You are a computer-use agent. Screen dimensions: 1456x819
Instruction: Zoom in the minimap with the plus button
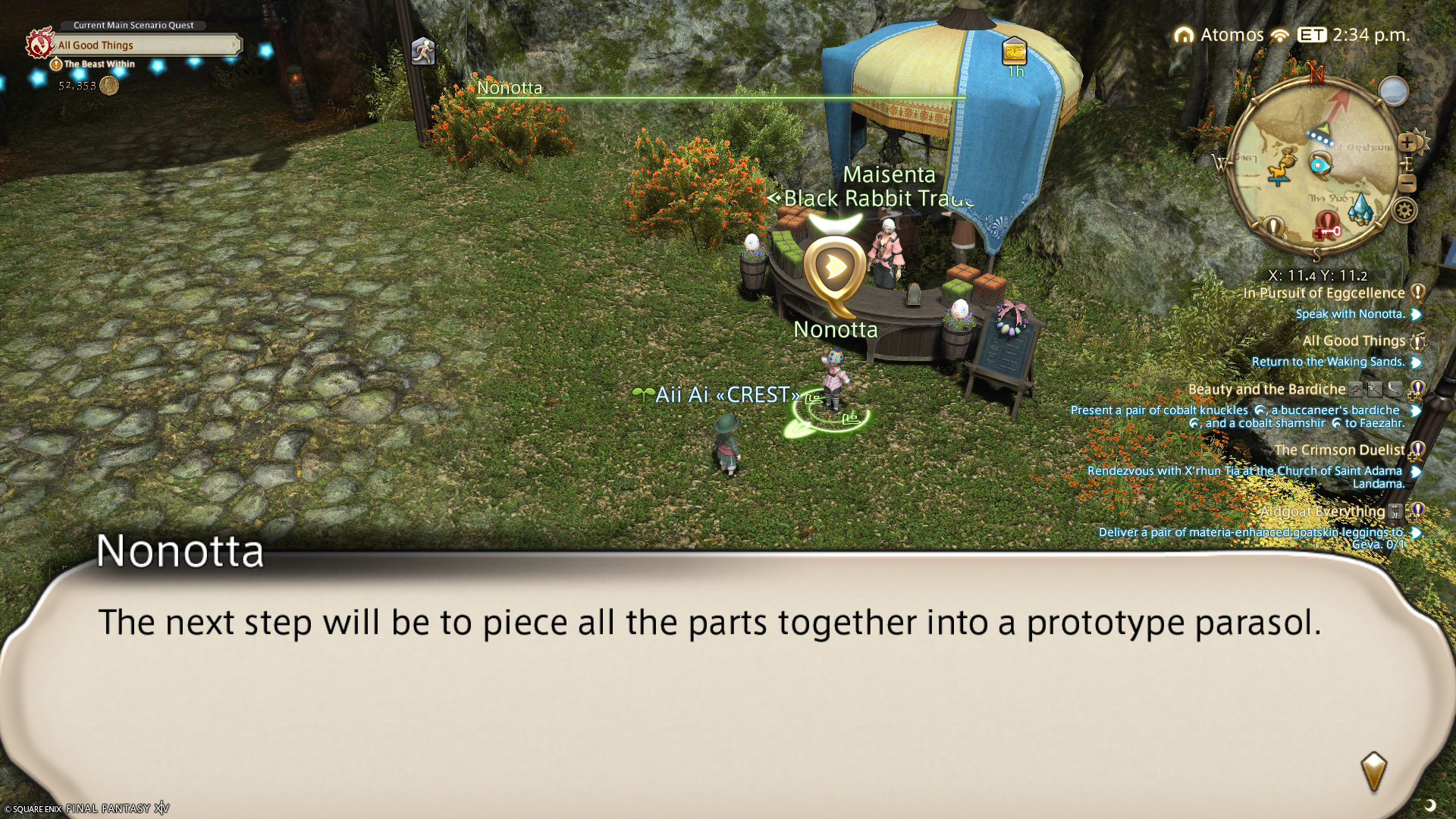pos(1407,143)
